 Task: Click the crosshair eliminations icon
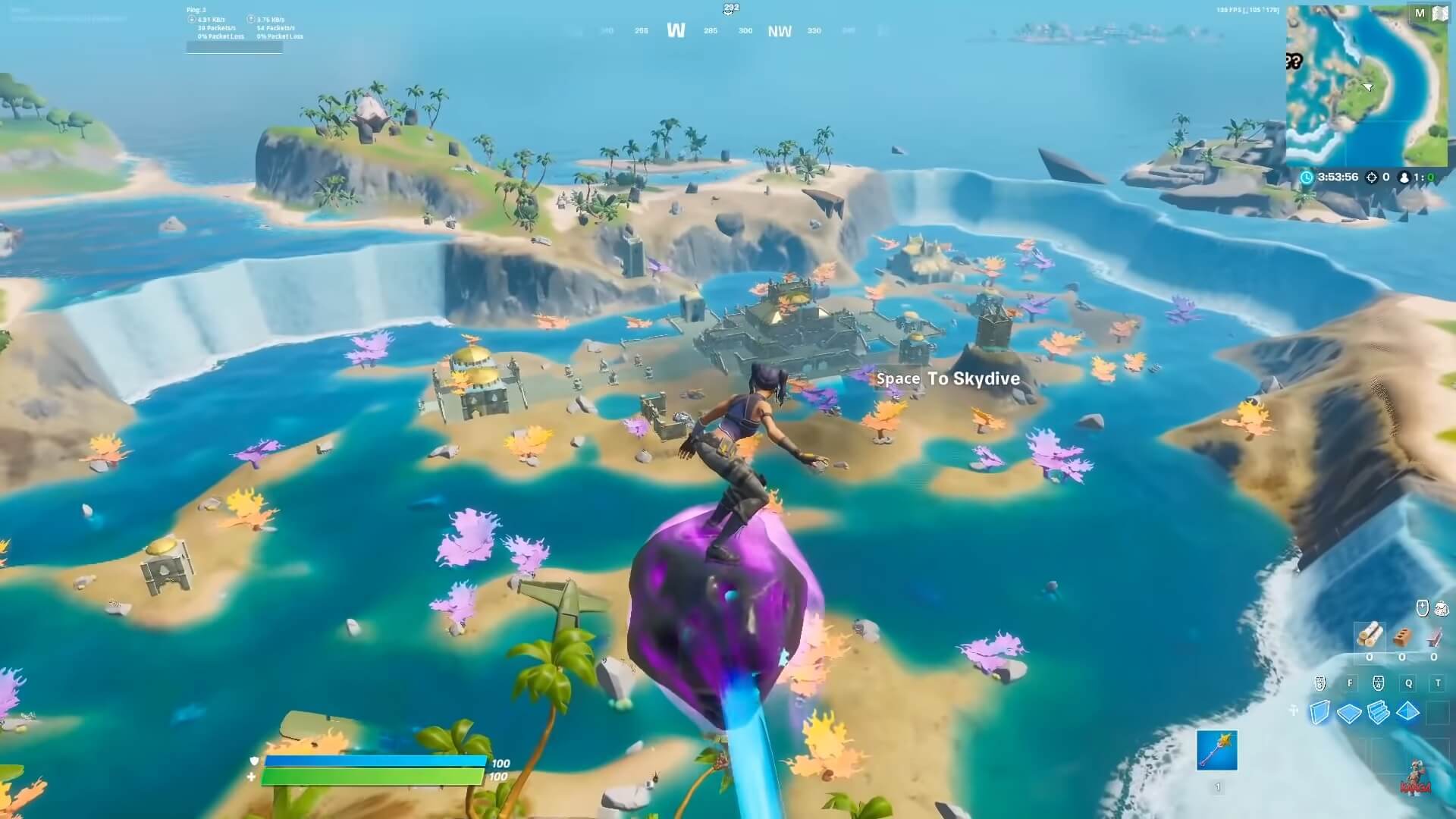pos(1372,177)
